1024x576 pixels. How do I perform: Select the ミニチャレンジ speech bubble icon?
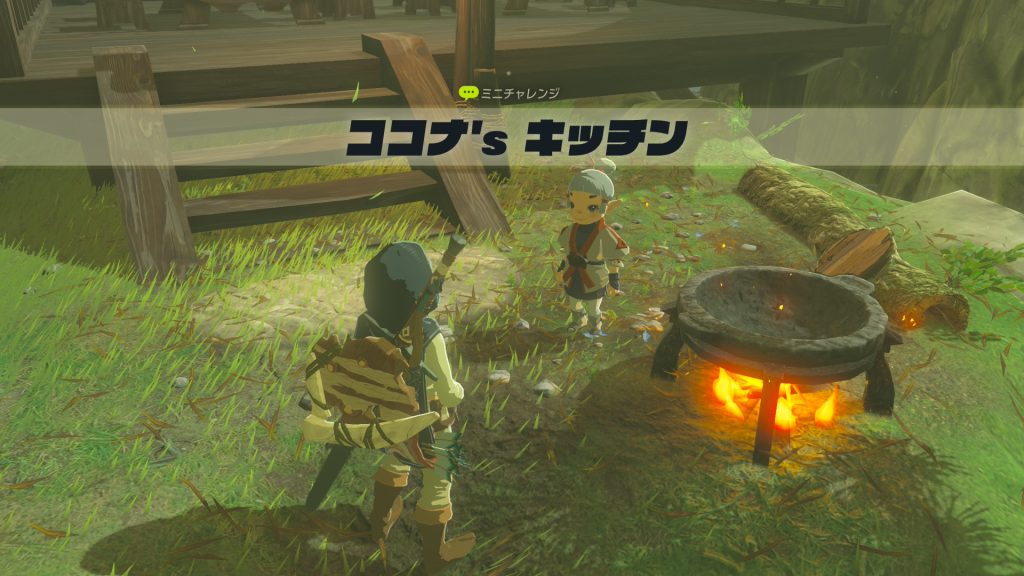tap(467, 92)
